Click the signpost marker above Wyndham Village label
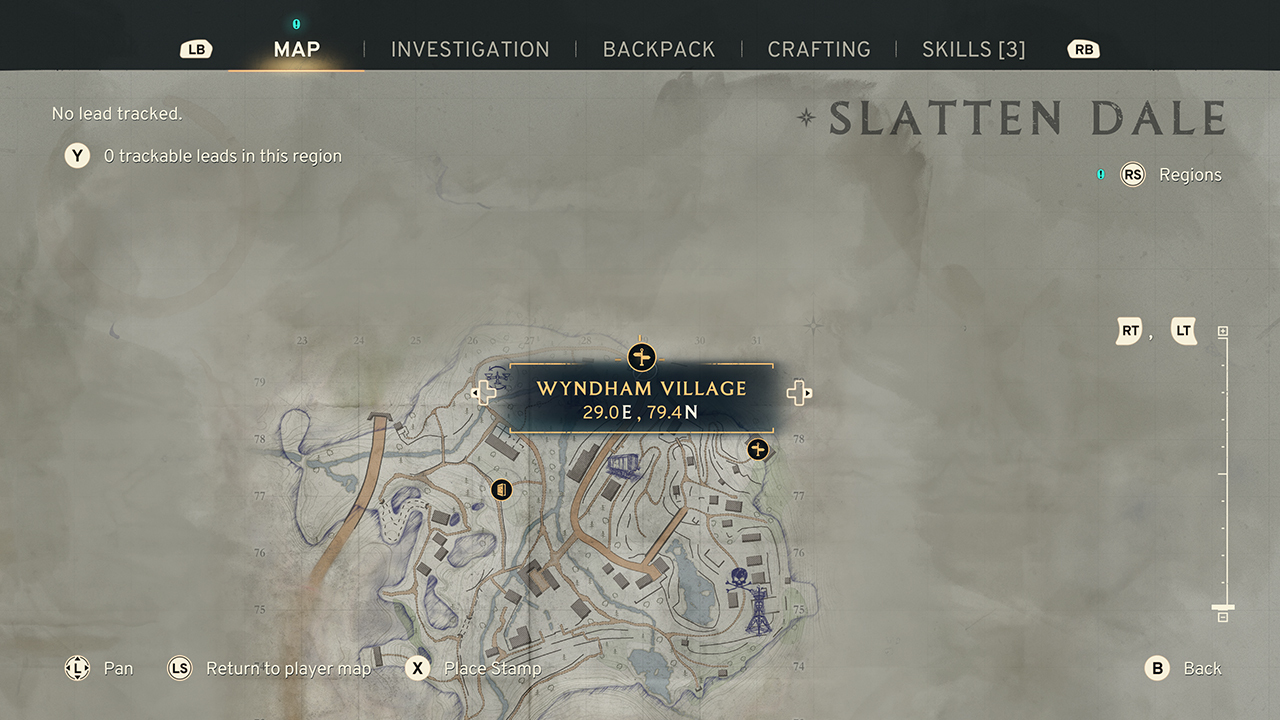Screen dimensions: 1280x720 (641, 356)
